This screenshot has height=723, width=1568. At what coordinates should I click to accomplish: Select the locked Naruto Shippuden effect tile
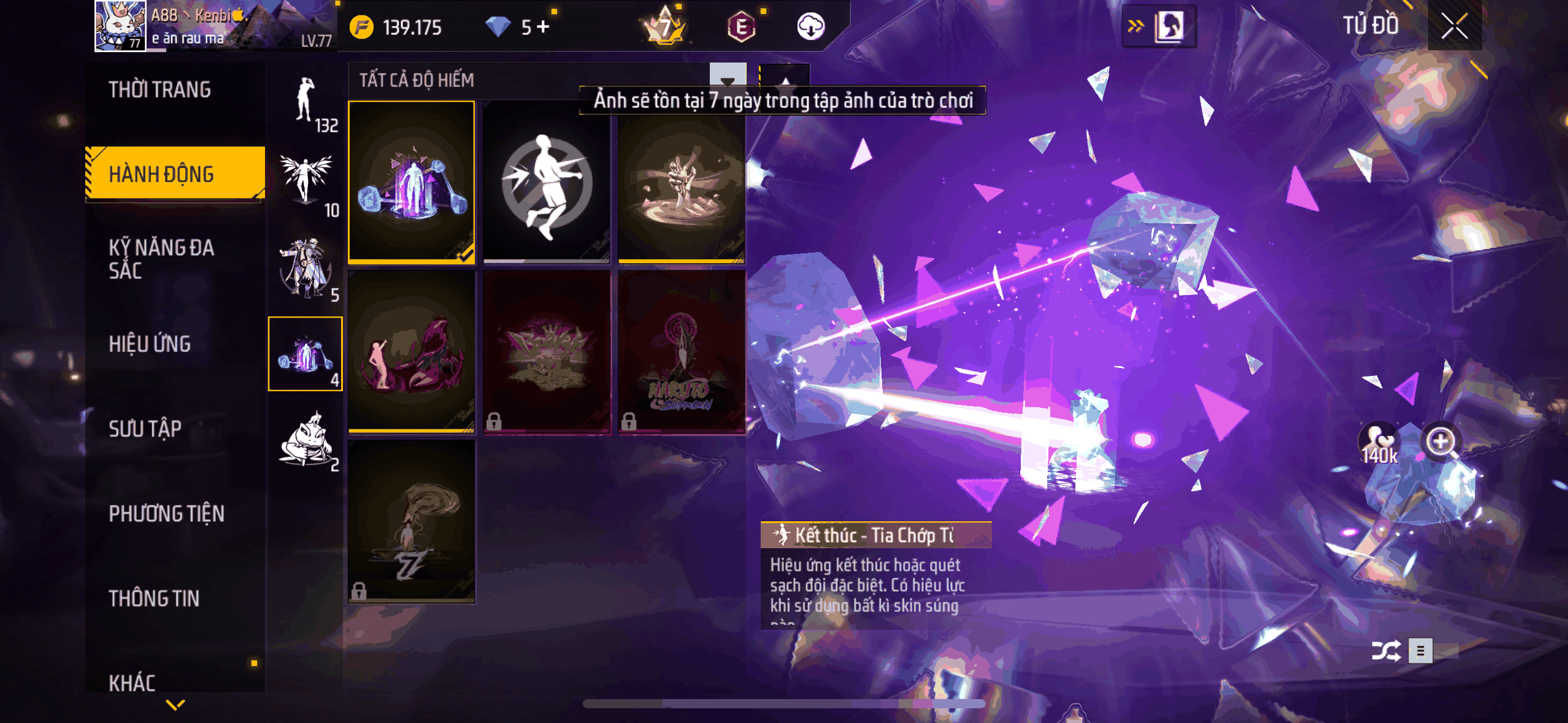tap(682, 352)
